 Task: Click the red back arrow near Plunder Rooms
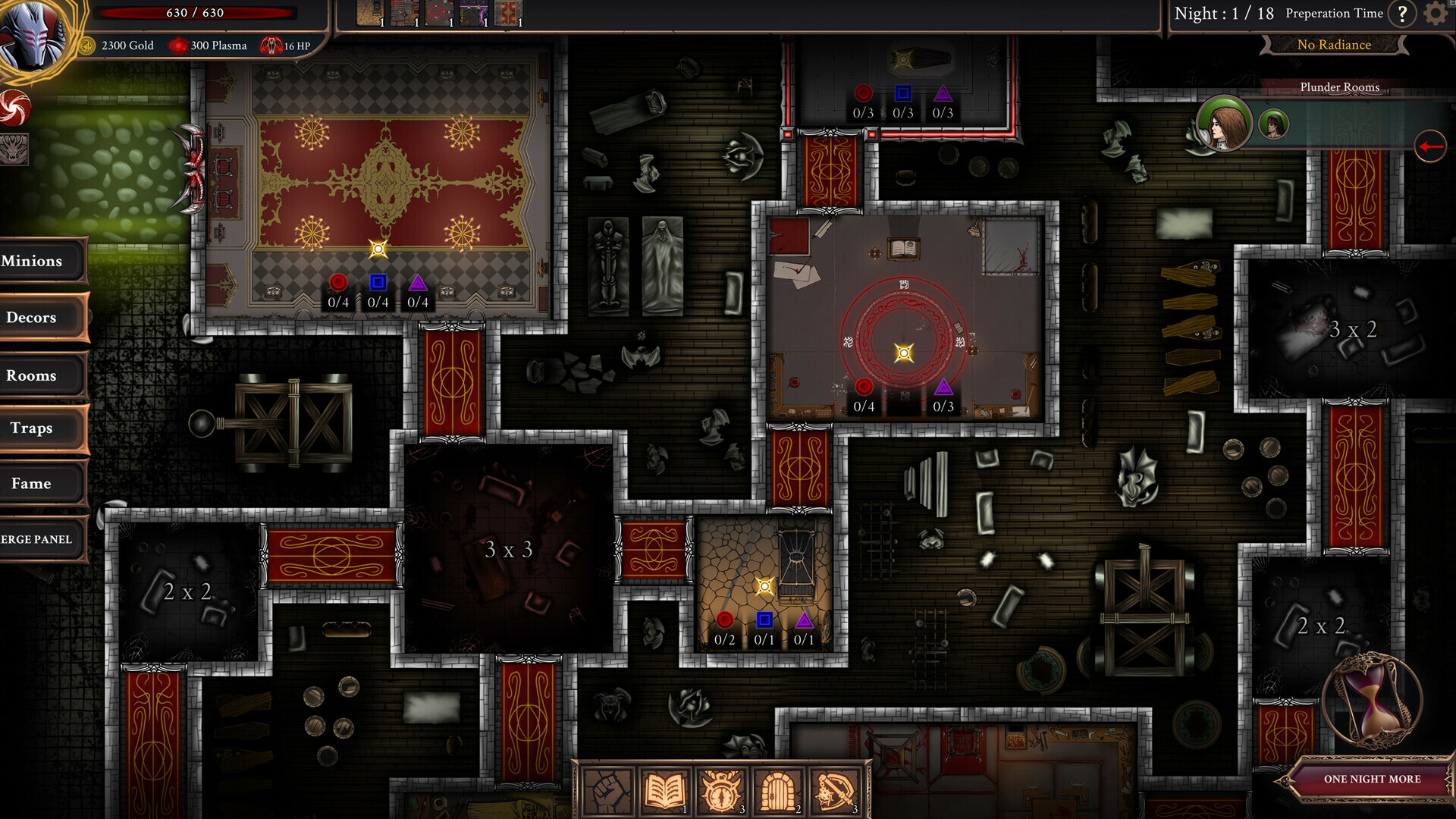click(x=1429, y=147)
